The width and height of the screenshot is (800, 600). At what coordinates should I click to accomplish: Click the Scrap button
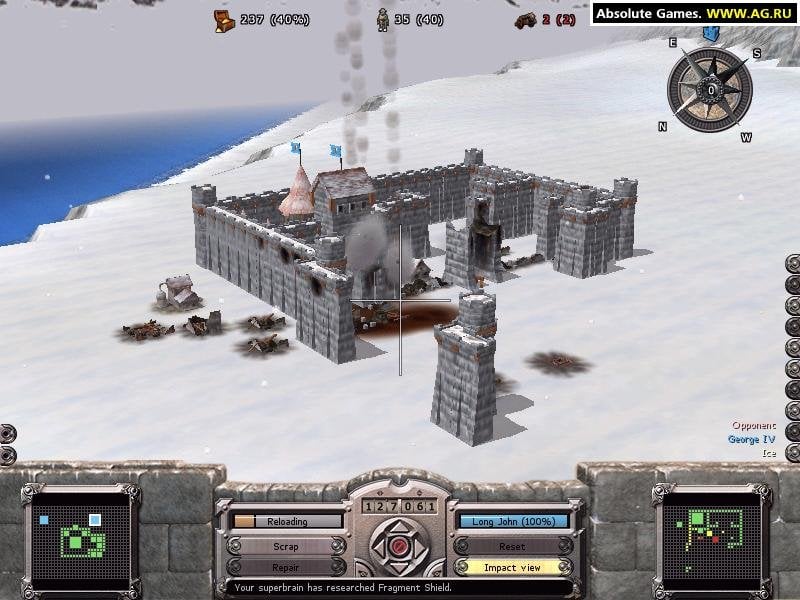click(x=286, y=546)
